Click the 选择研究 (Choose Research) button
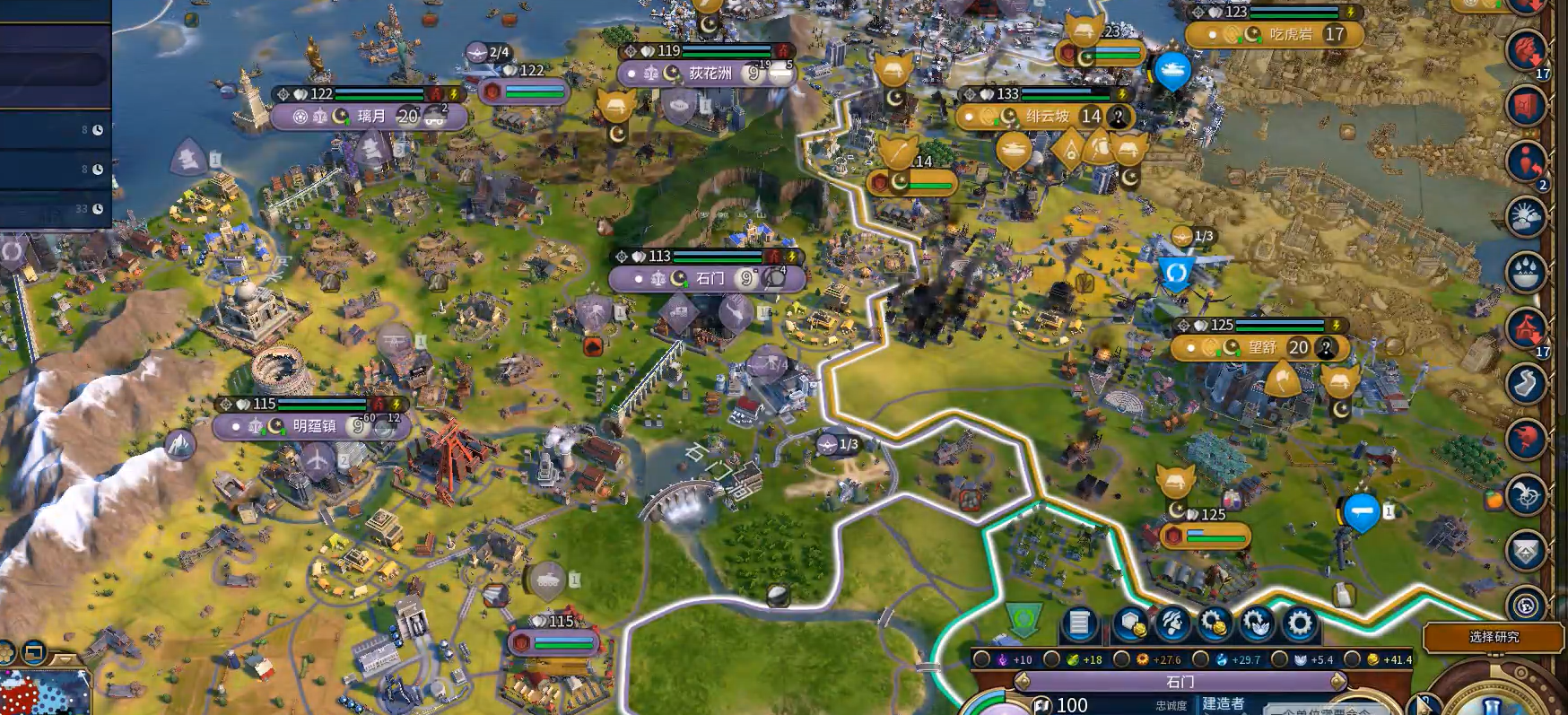Viewport: 1568px width, 715px height. point(1494,637)
